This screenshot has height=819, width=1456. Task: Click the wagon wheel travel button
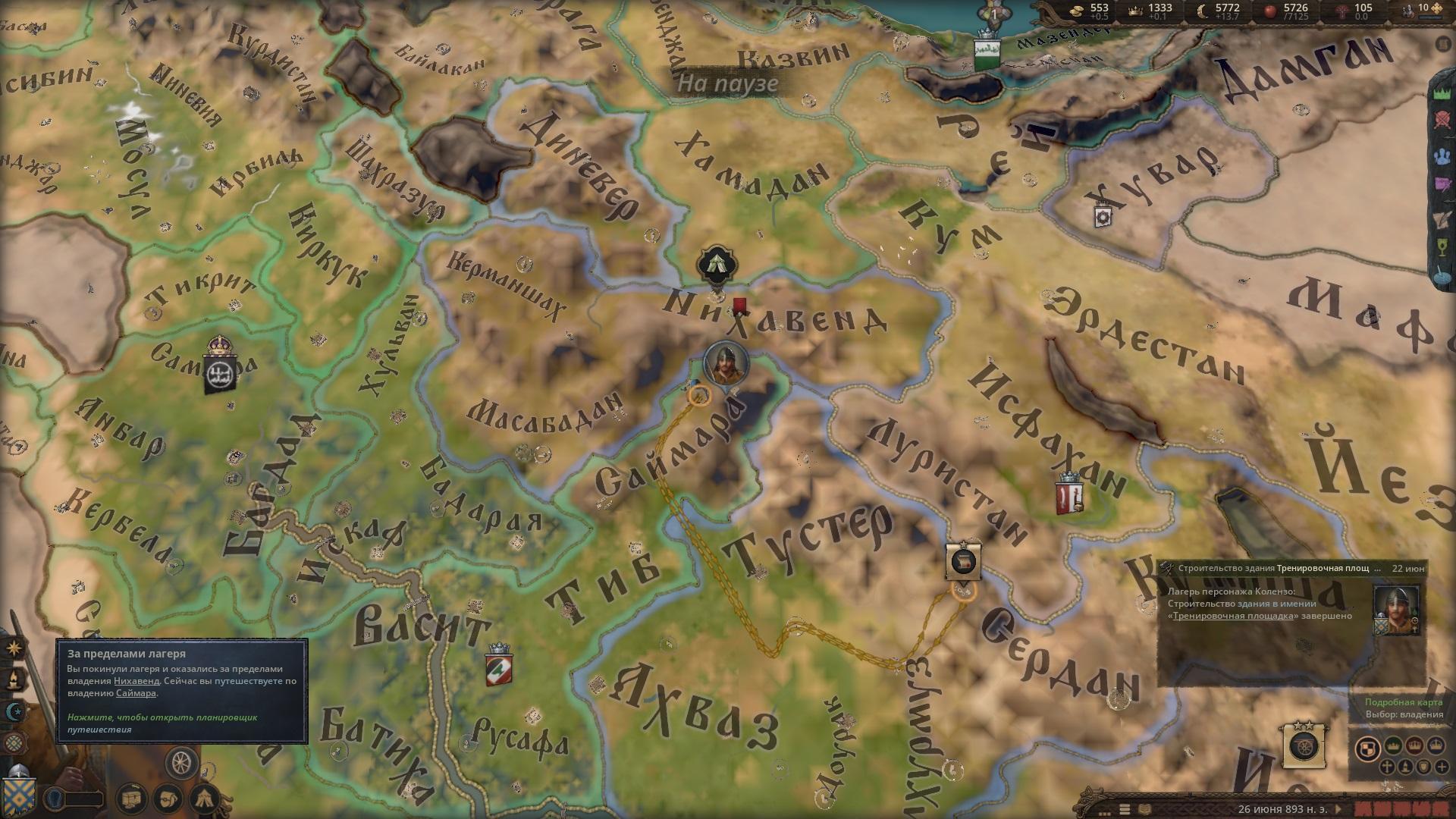pyautogui.click(x=182, y=763)
